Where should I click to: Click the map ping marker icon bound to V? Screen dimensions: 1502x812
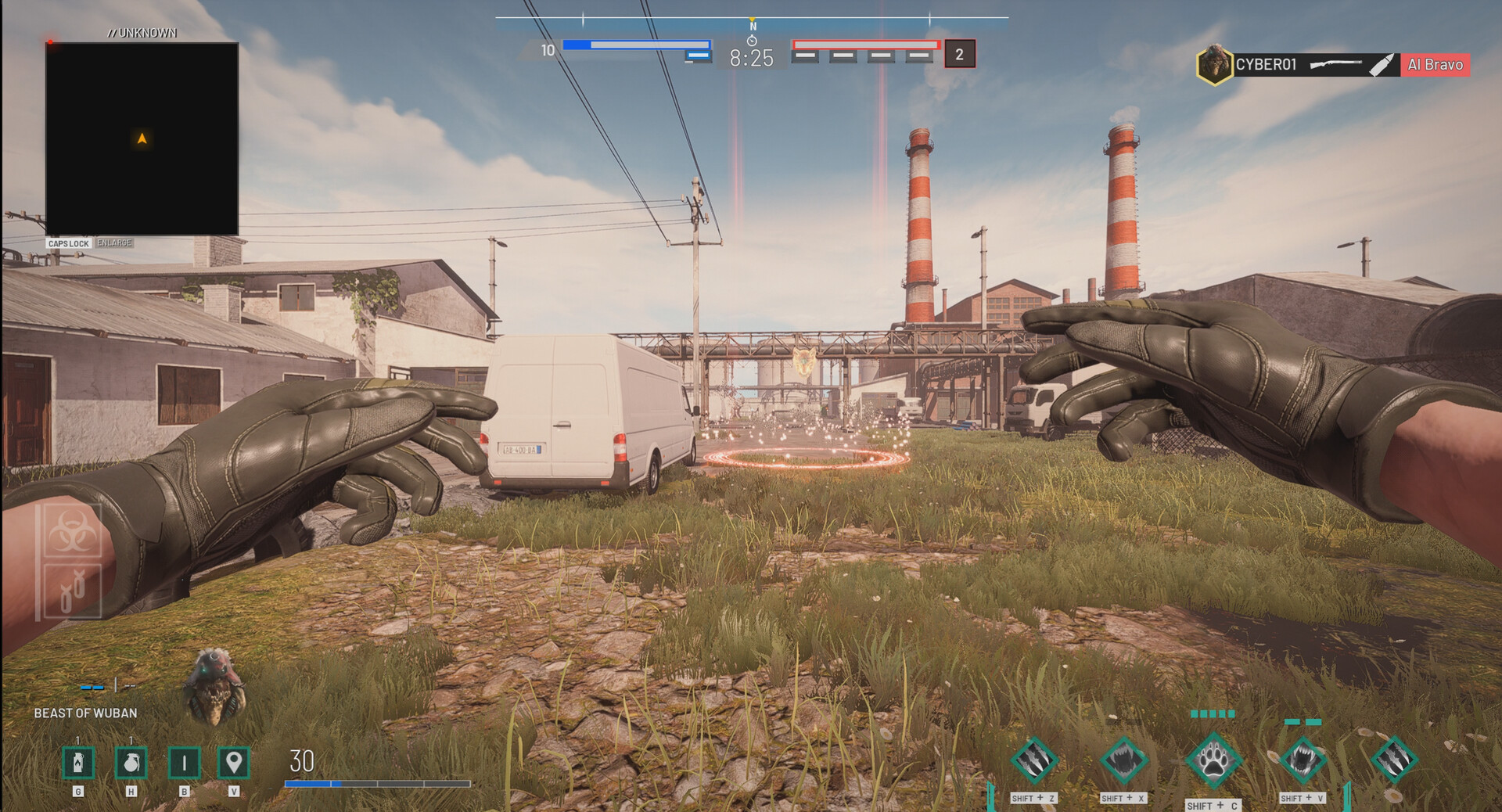[x=235, y=763]
